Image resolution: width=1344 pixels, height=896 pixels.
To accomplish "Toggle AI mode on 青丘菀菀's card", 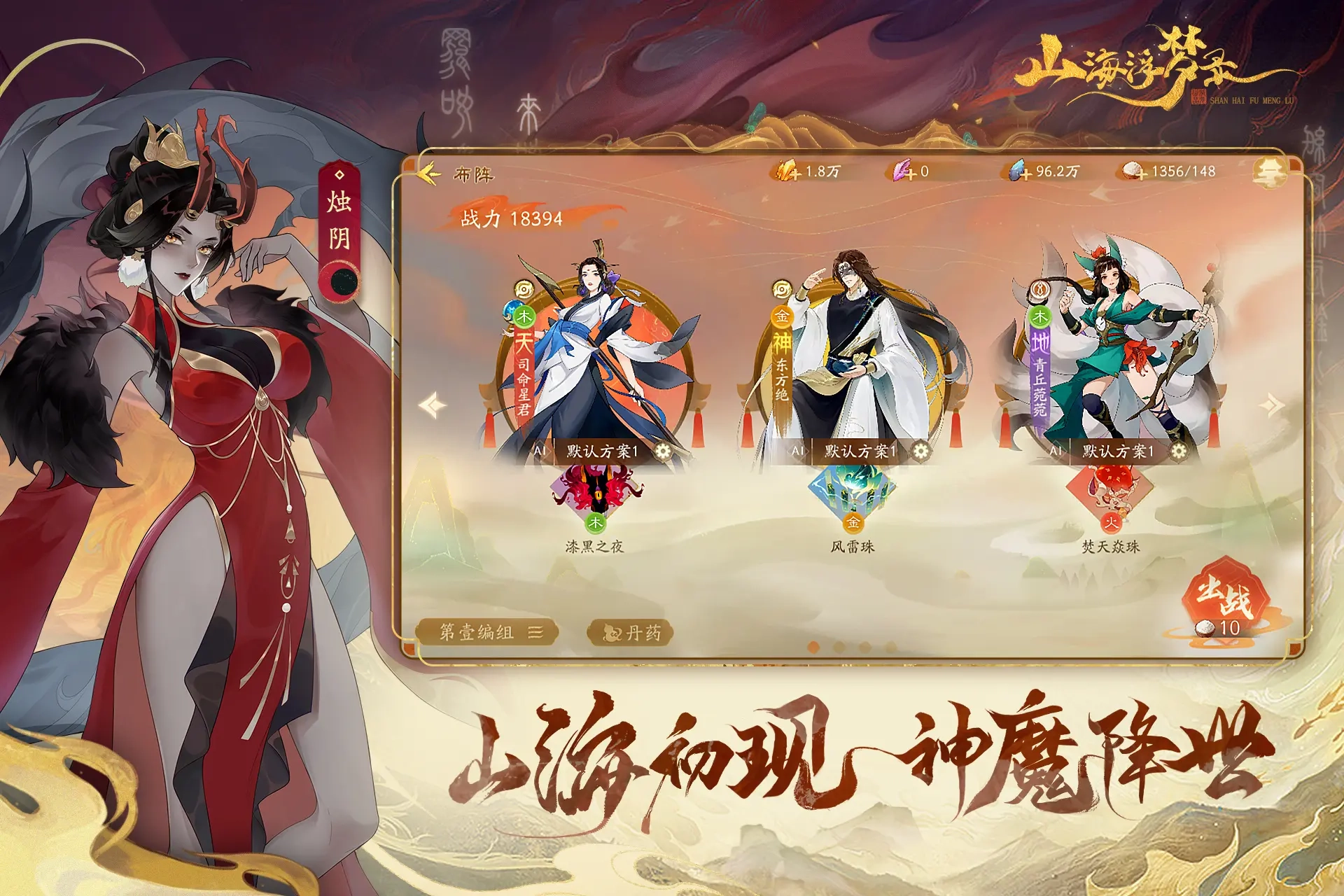I will point(1058,451).
